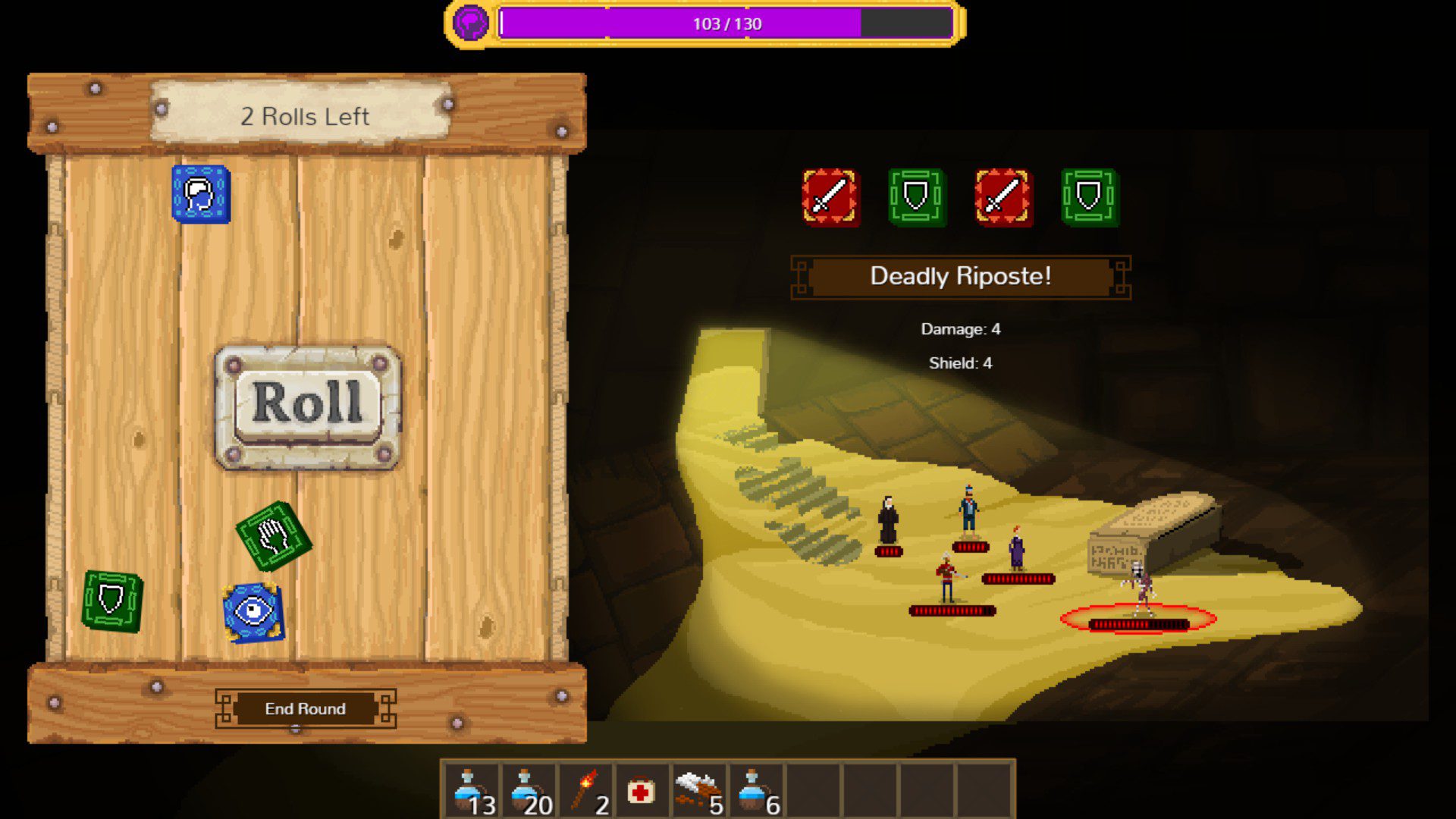This screenshot has width=1456, height=819.
Task: Use the first aid kit
Action: 642,792
